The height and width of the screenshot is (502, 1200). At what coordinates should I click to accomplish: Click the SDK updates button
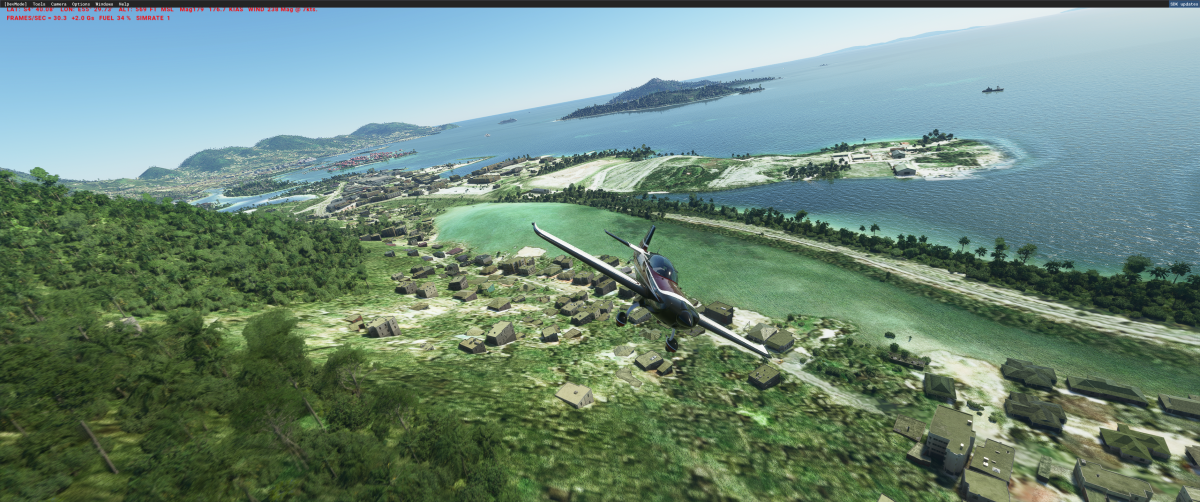coord(1183,4)
